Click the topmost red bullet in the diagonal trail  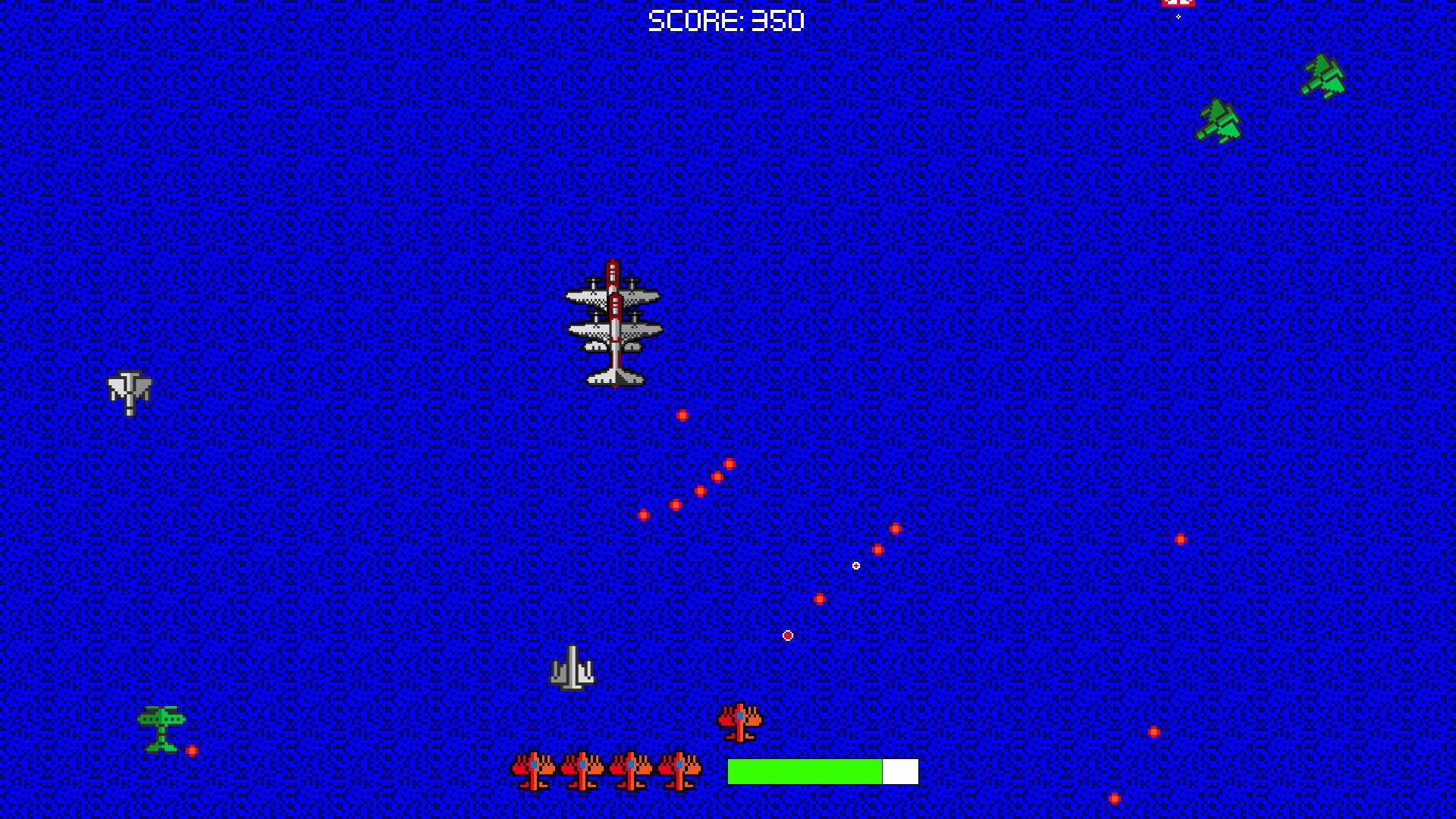coord(681,413)
